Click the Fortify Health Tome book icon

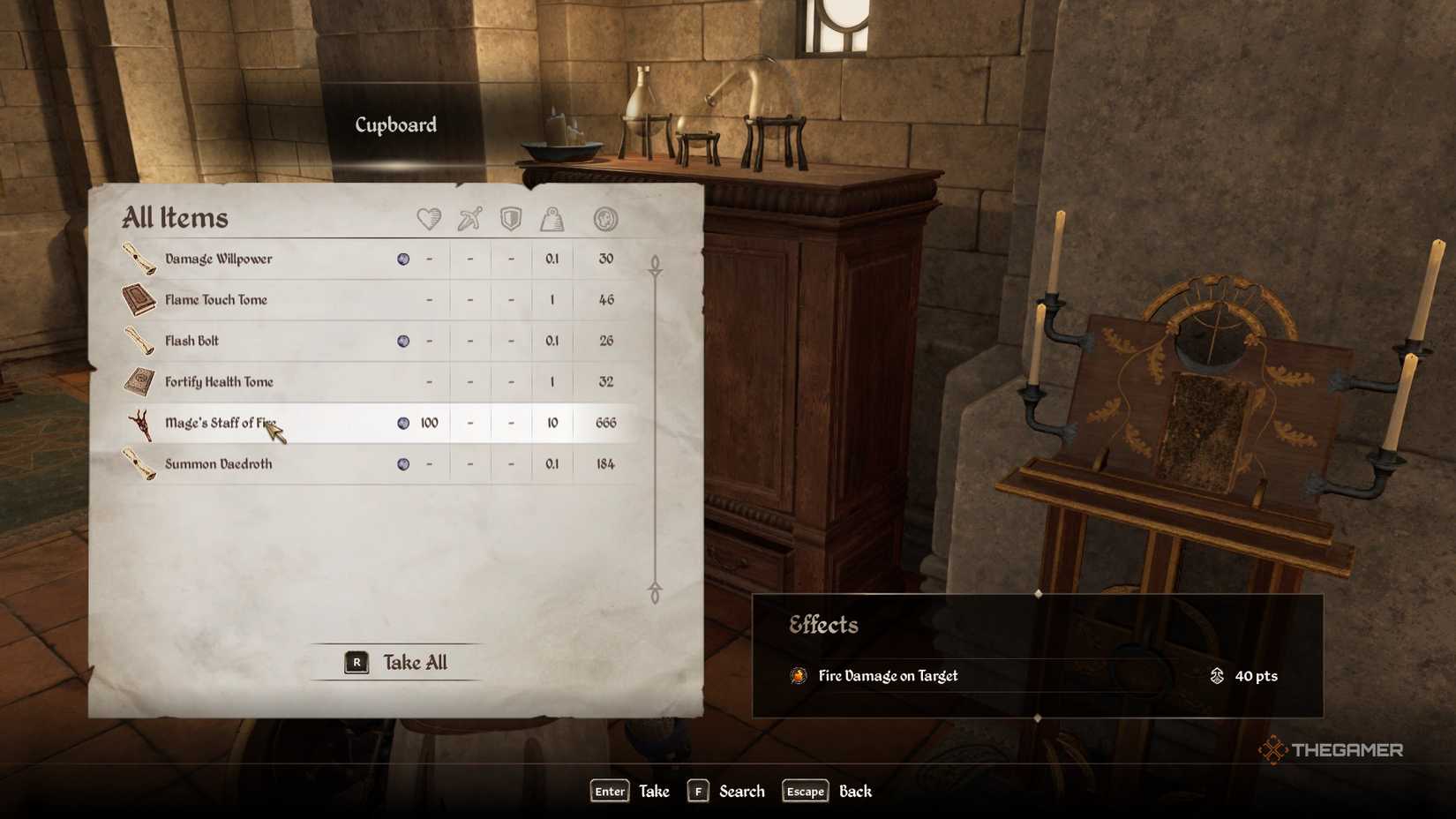[139, 381]
